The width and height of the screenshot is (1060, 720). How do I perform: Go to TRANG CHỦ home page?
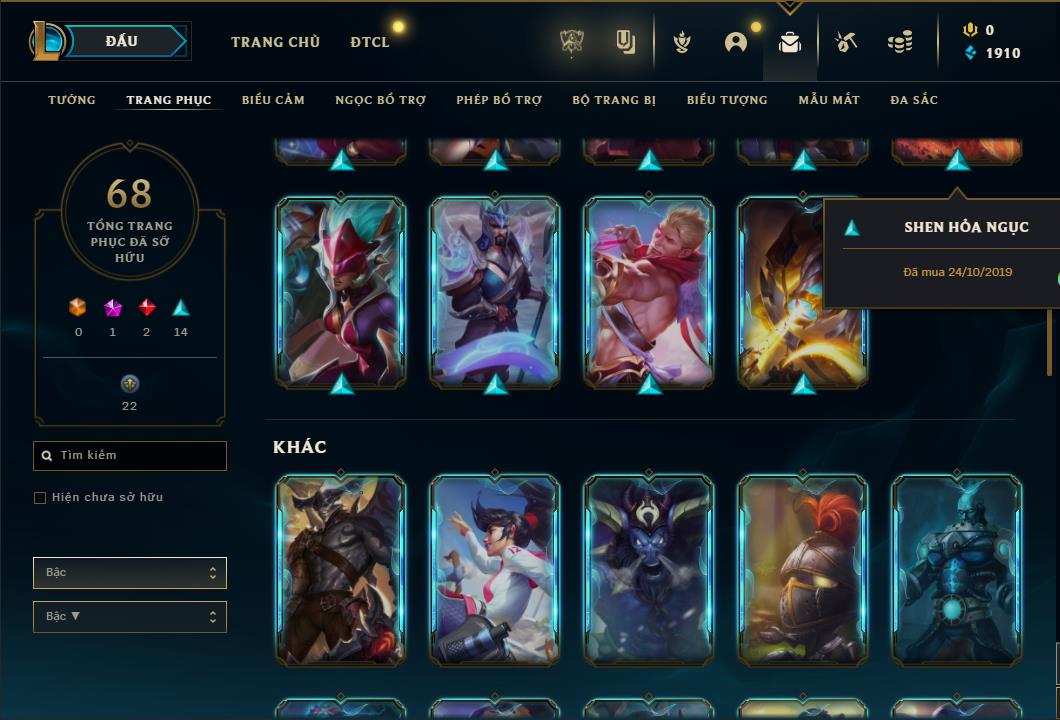275,42
